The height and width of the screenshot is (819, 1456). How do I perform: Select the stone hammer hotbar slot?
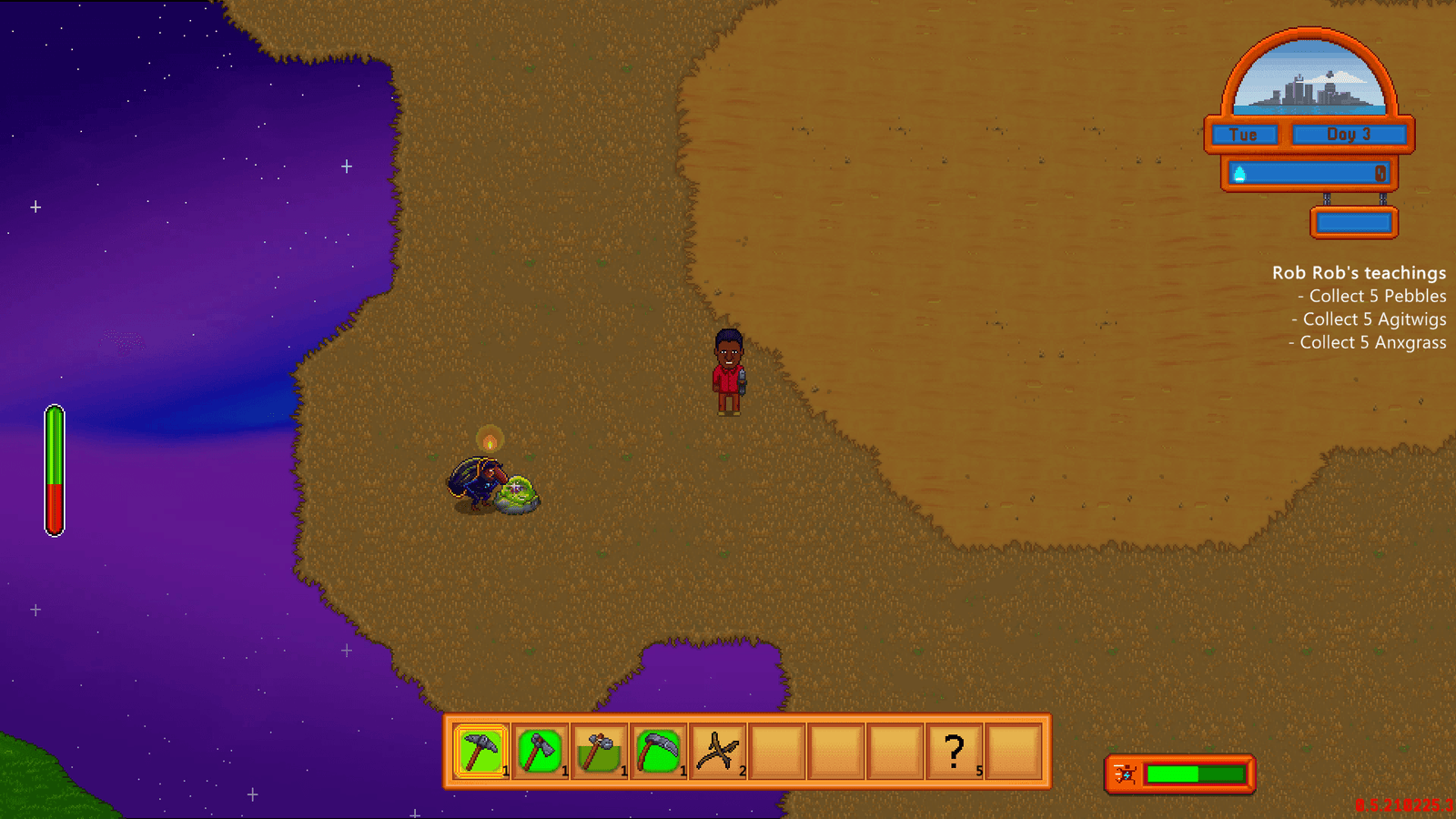coord(599,752)
